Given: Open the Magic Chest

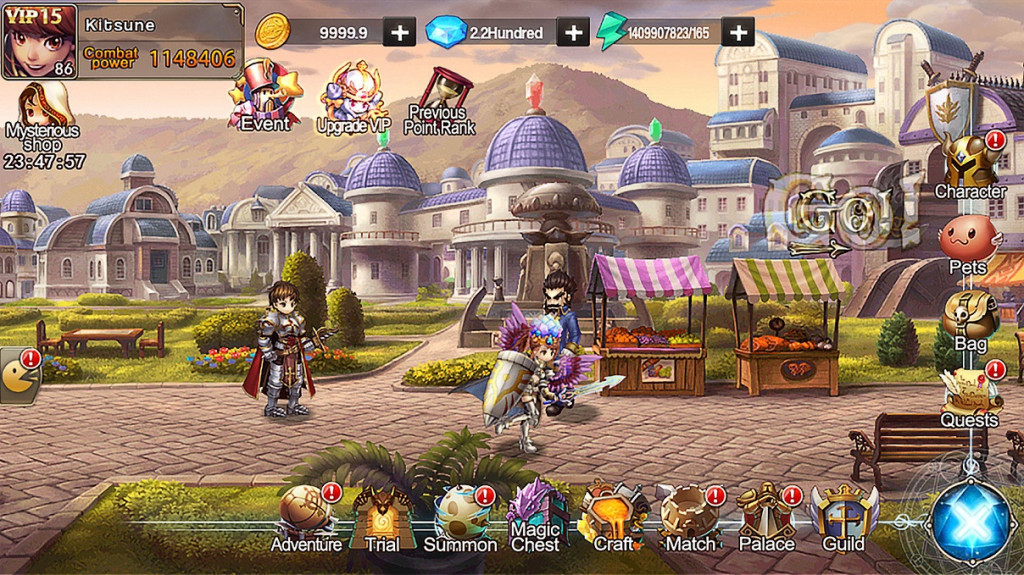Looking at the screenshot, I should [536, 514].
